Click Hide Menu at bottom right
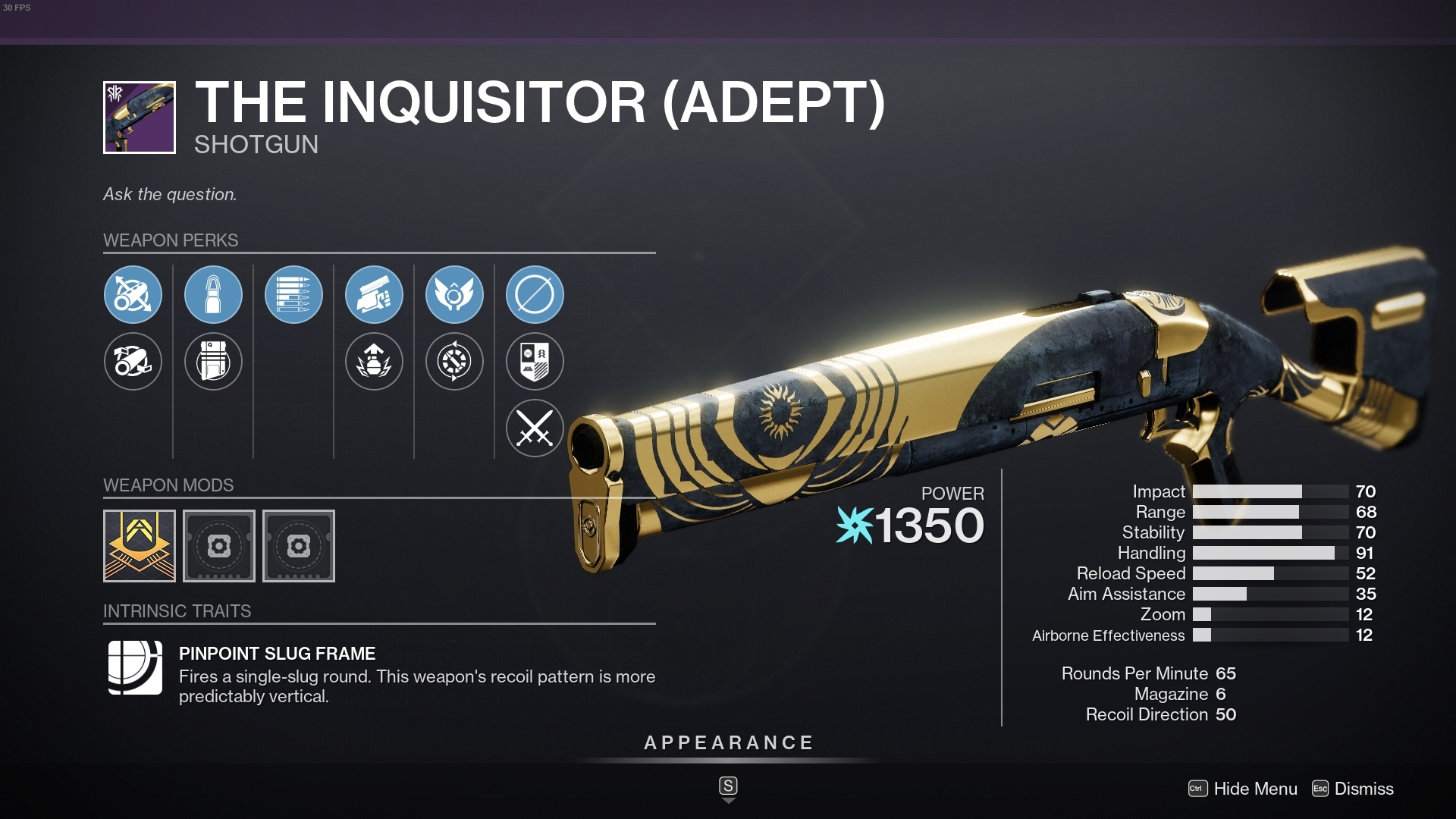The height and width of the screenshot is (819, 1456). 1255,789
